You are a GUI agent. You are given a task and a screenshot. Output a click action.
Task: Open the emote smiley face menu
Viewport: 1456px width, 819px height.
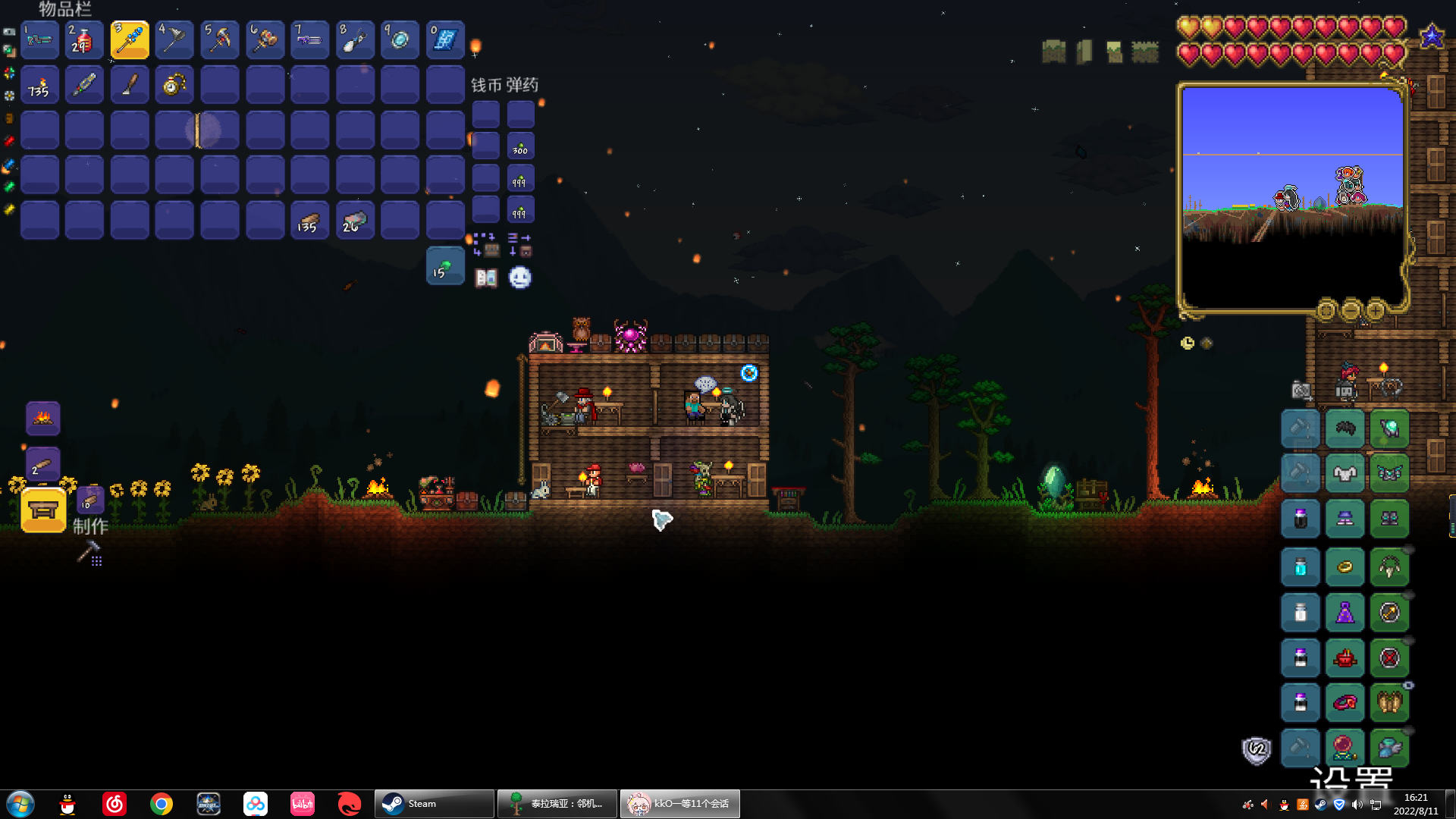pyautogui.click(x=520, y=278)
